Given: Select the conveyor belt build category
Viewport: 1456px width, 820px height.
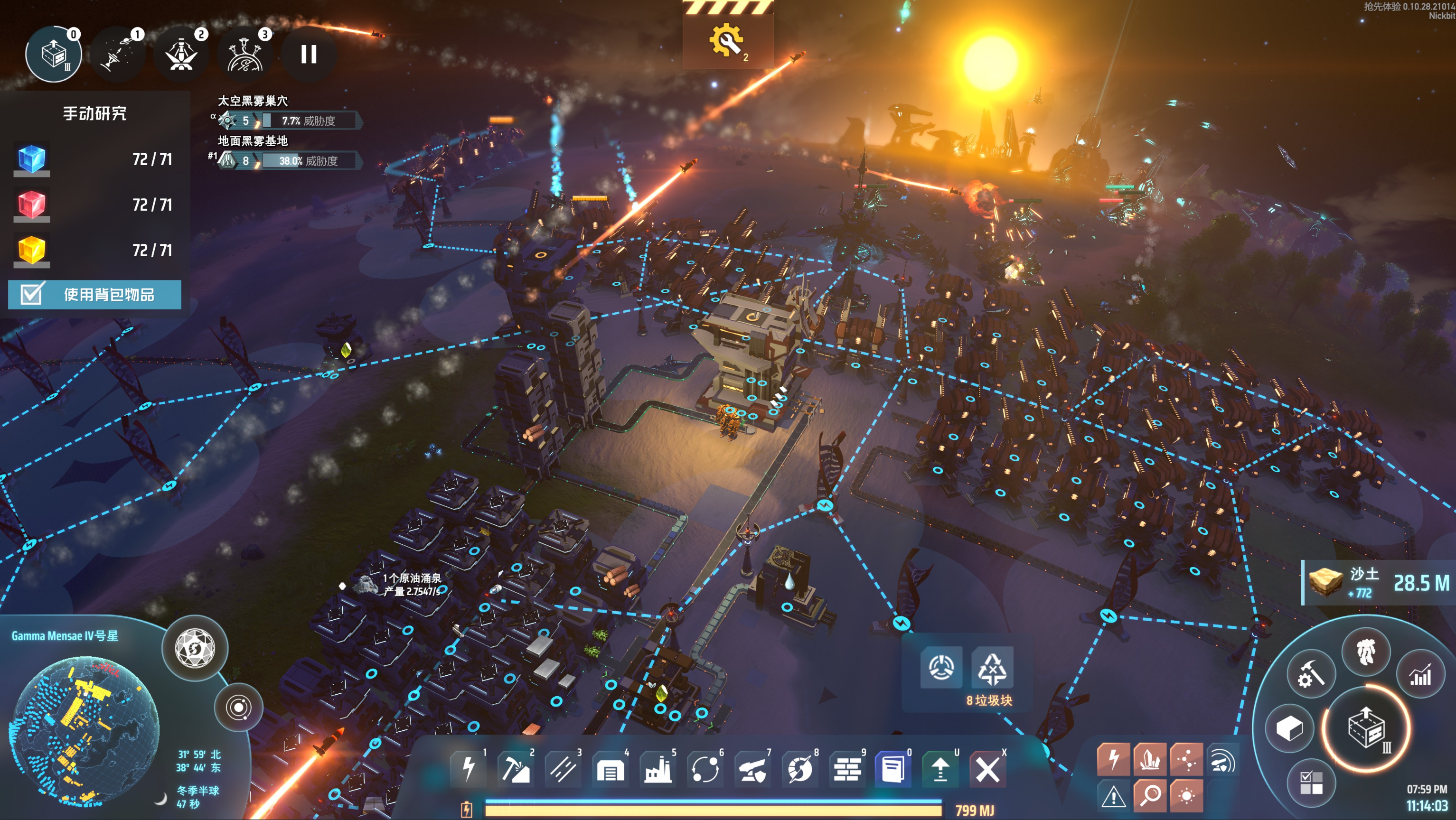Looking at the screenshot, I should click(563, 769).
